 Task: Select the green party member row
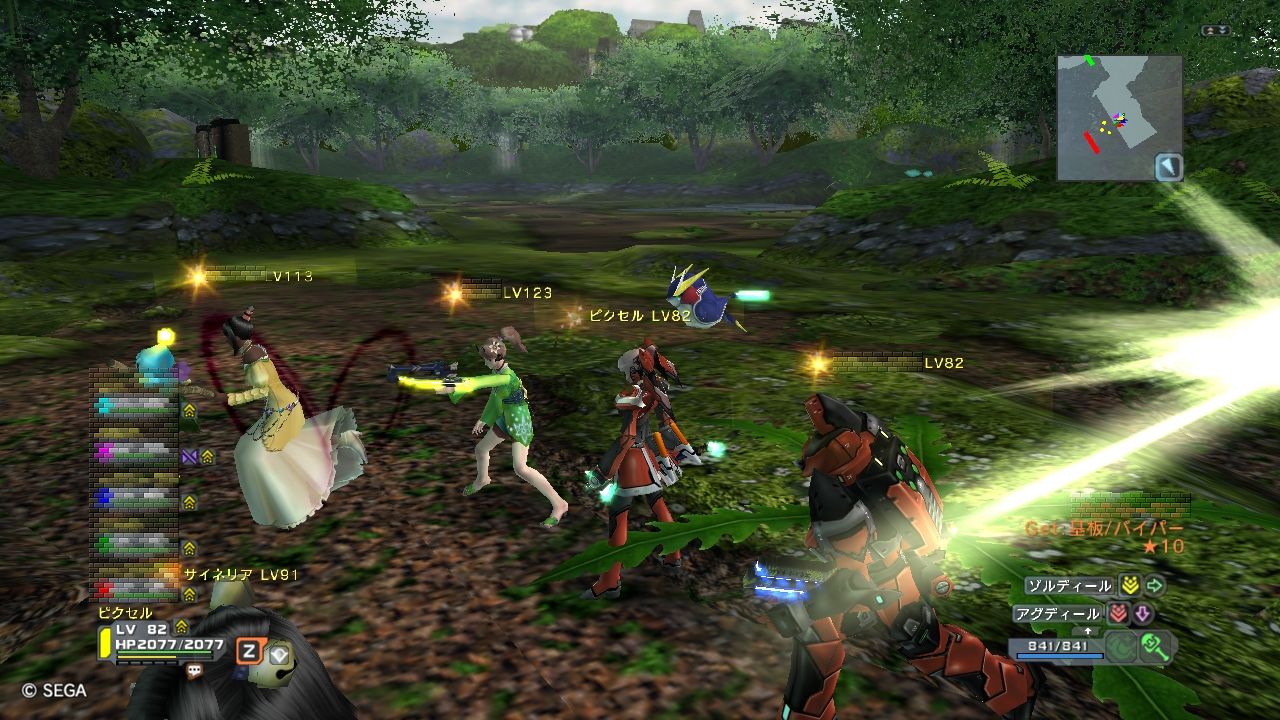pos(135,543)
